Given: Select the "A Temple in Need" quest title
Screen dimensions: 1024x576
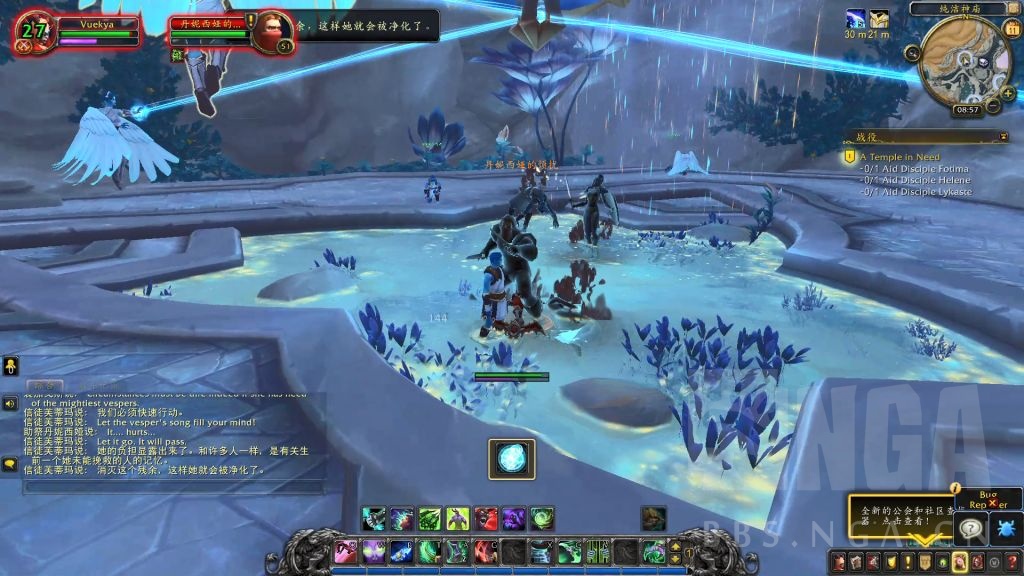Looking at the screenshot, I should [x=899, y=157].
